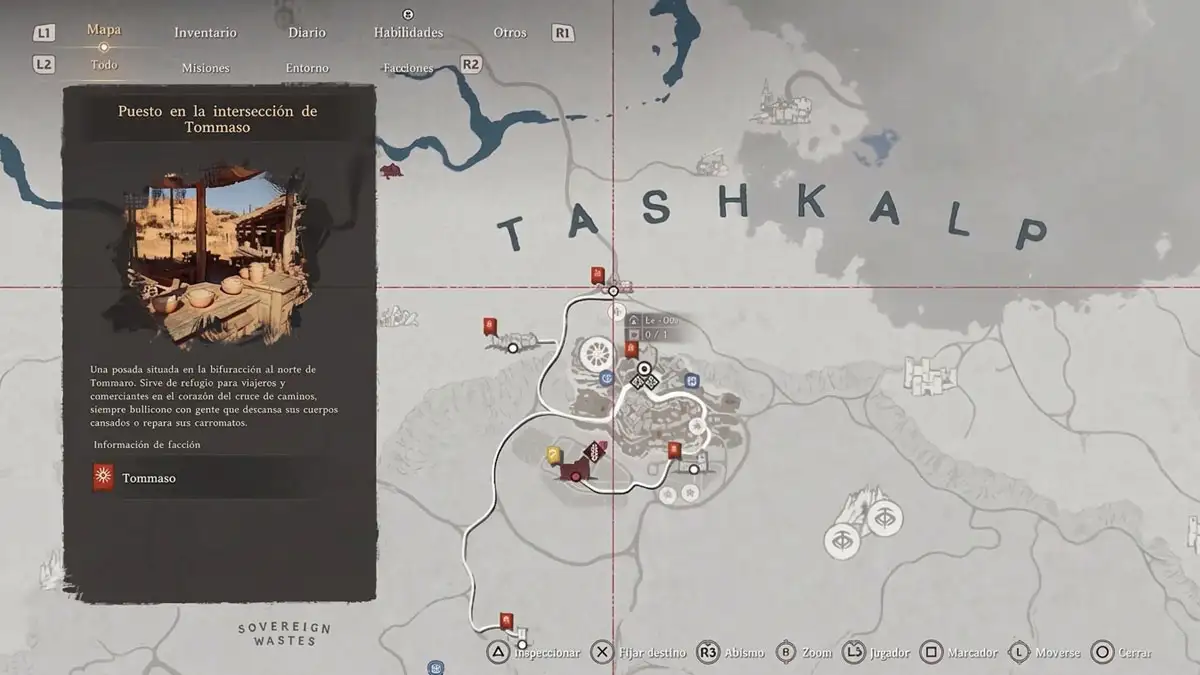
Task: Show the Todo map filter
Action: point(104,65)
